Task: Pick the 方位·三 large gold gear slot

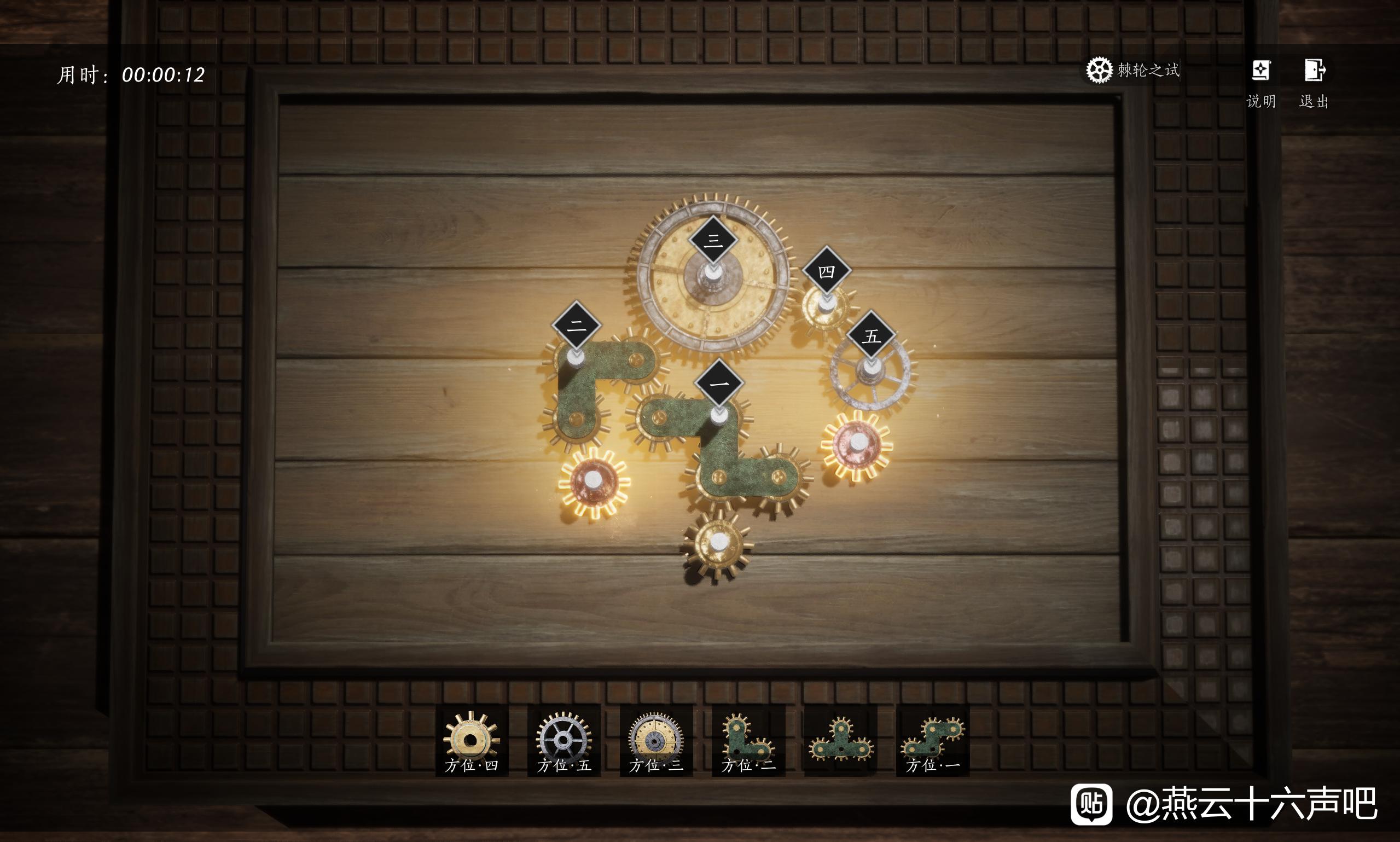Action: click(656, 740)
